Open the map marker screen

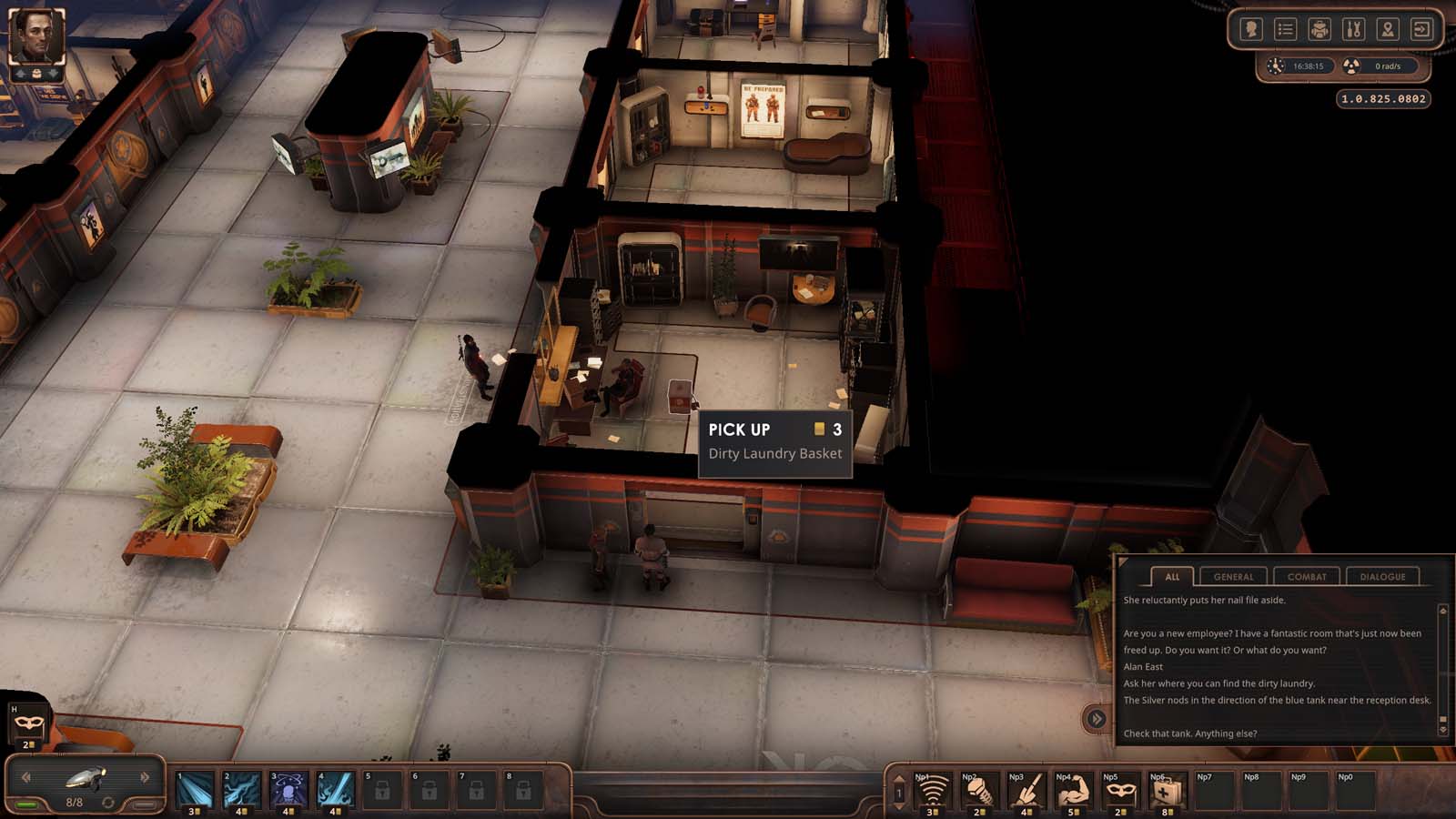tap(1388, 30)
